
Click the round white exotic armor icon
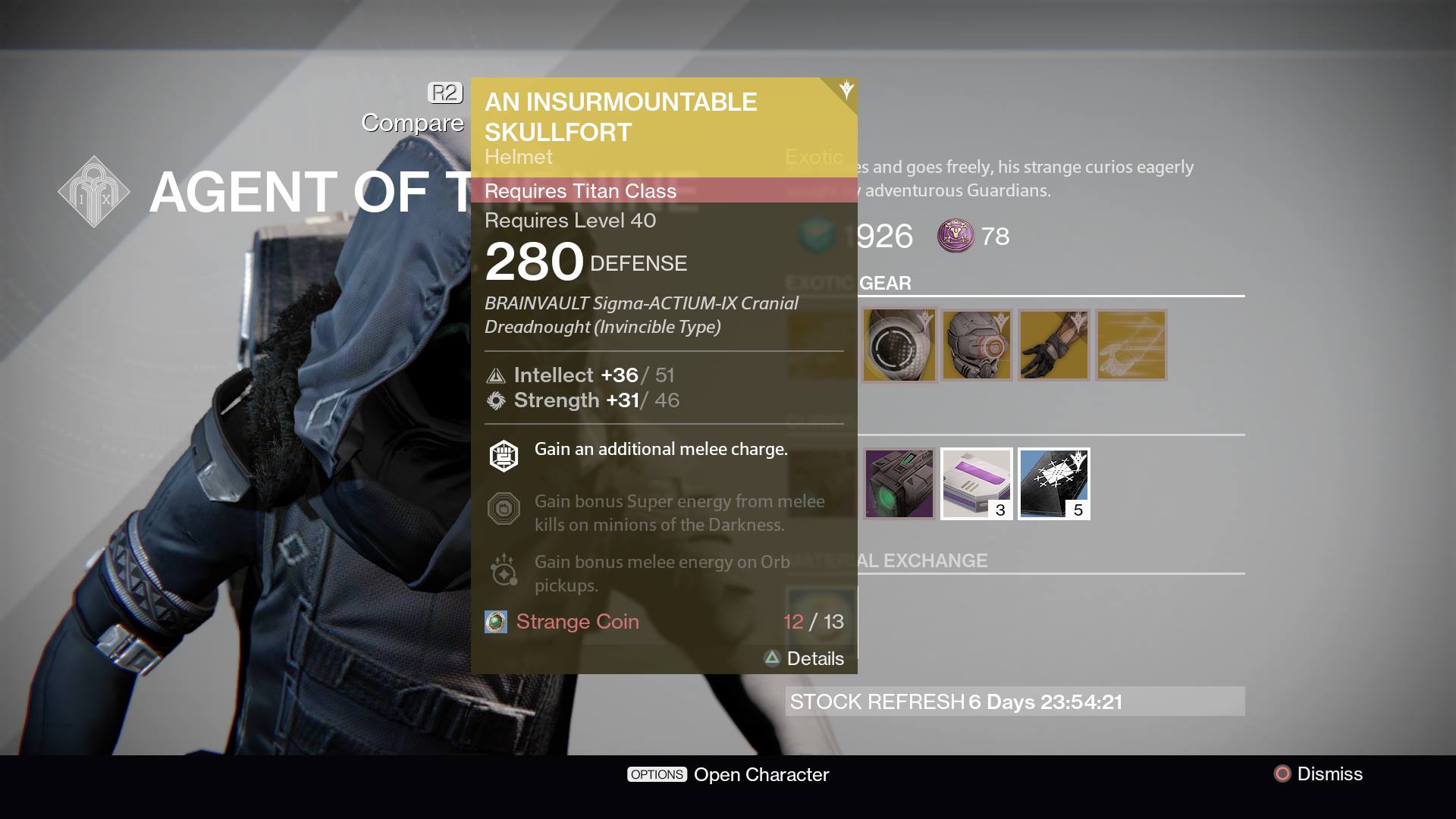point(899,345)
